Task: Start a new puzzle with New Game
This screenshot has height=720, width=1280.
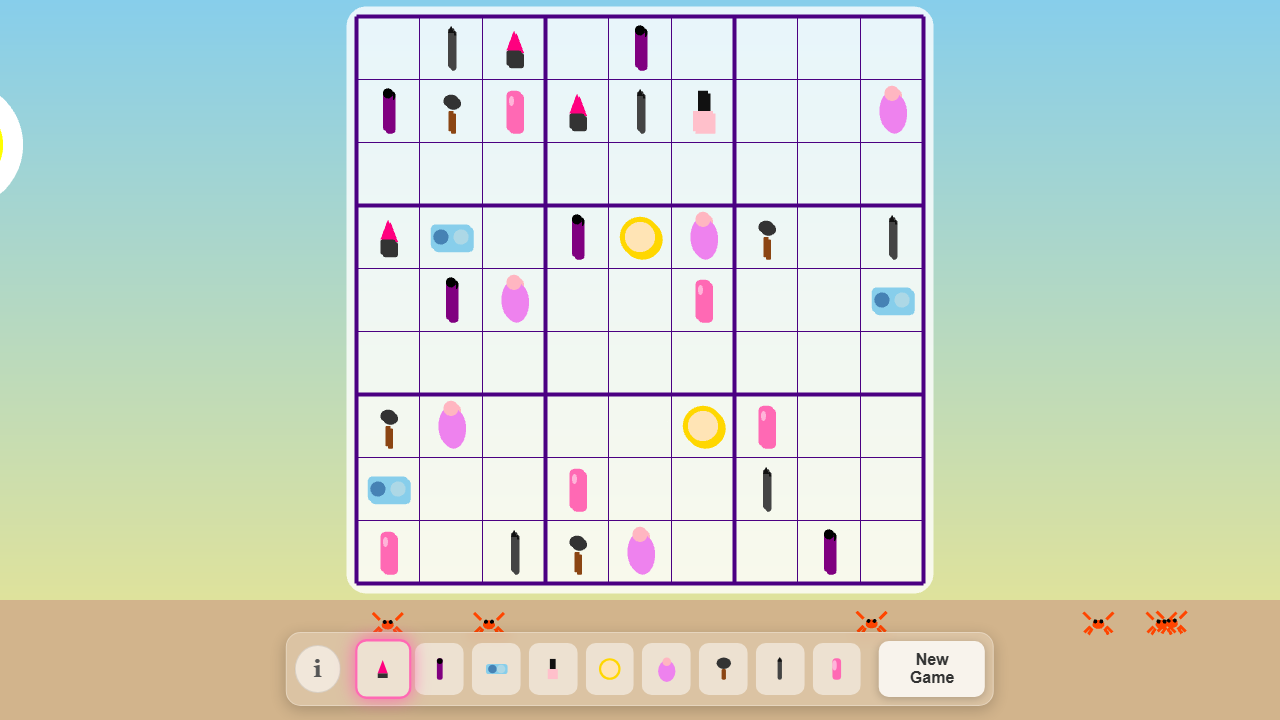Action: coord(931,668)
